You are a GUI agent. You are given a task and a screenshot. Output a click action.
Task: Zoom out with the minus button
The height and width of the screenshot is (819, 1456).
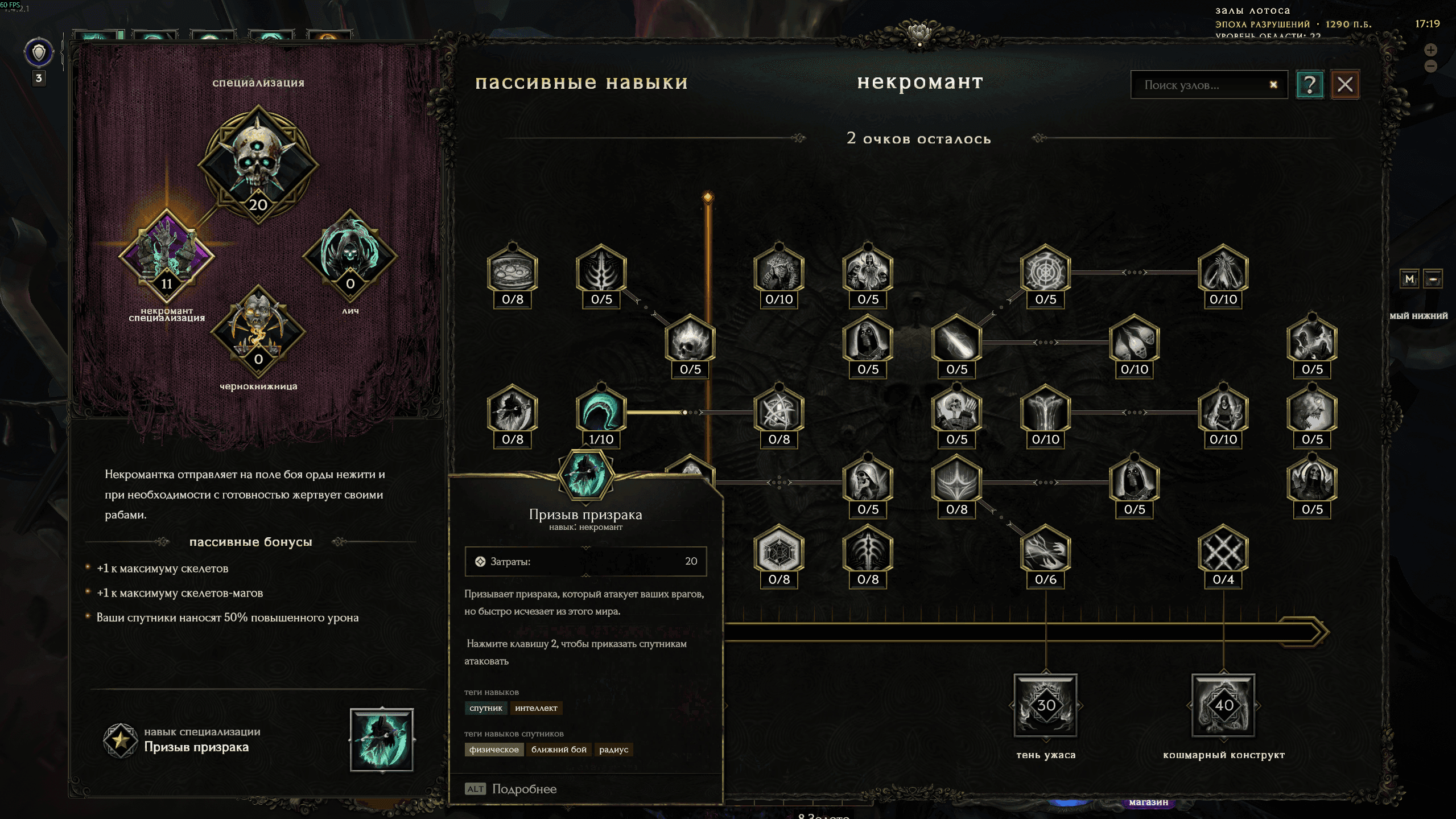coord(1430,67)
